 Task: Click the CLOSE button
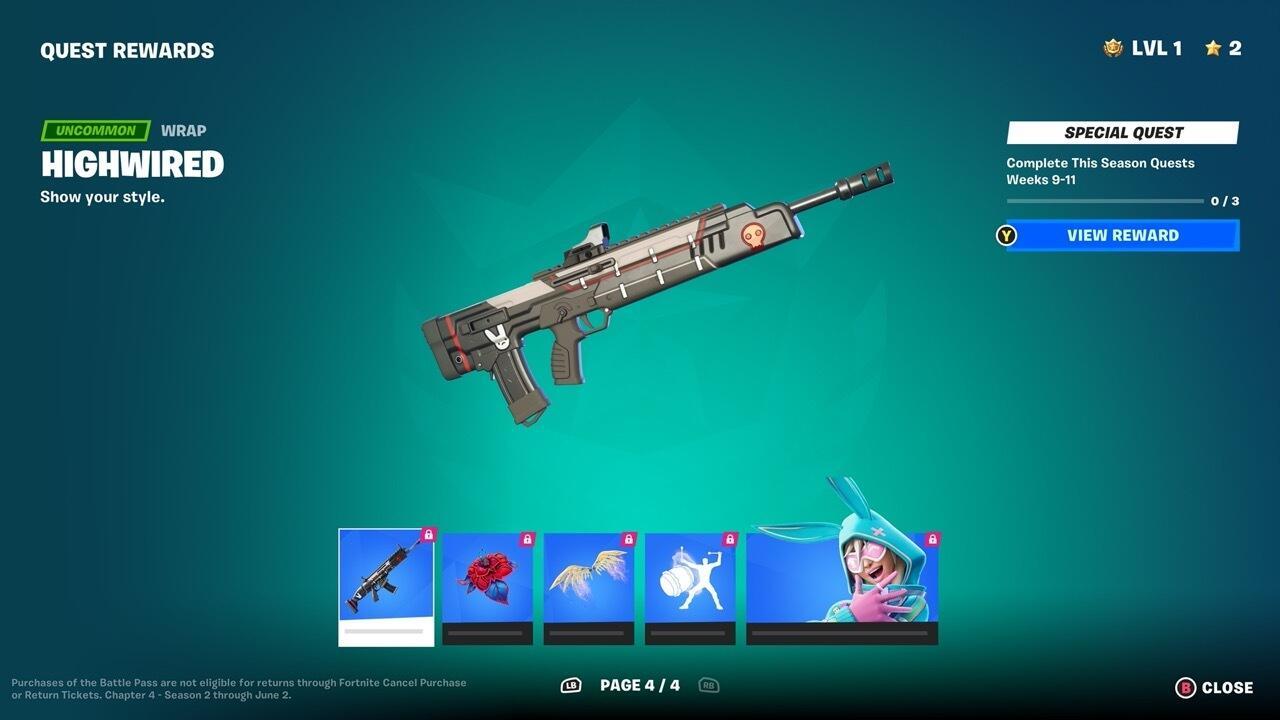click(1228, 687)
